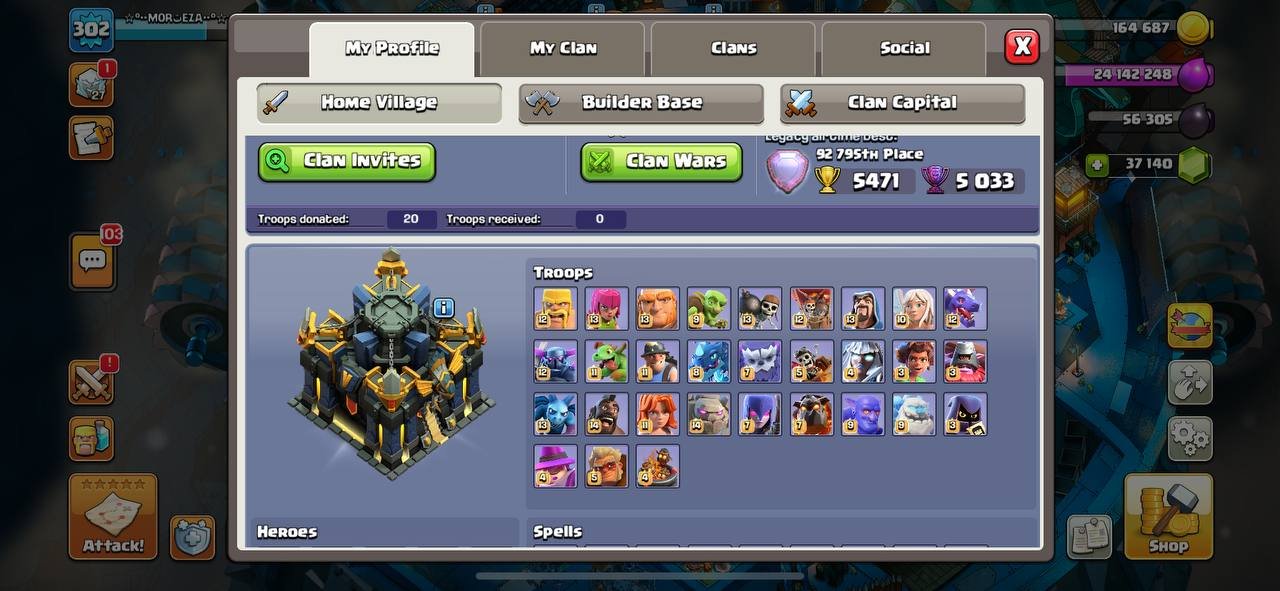Choose the Goblin troop icon
The height and width of the screenshot is (591, 1280).
click(708, 309)
